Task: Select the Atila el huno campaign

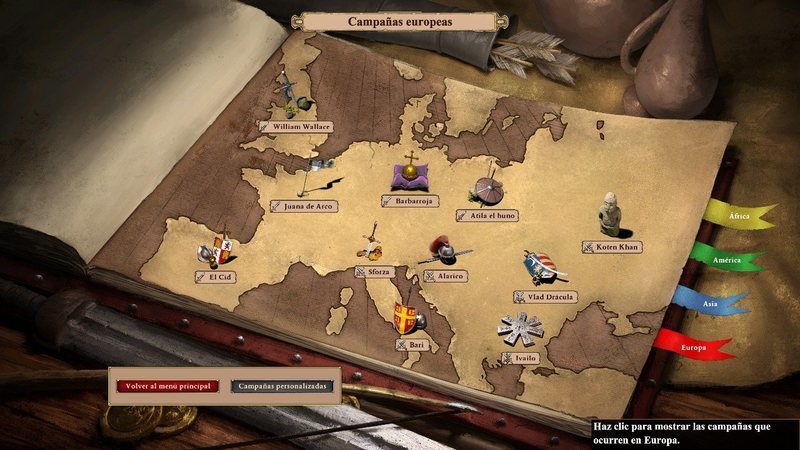Action: coord(485,214)
